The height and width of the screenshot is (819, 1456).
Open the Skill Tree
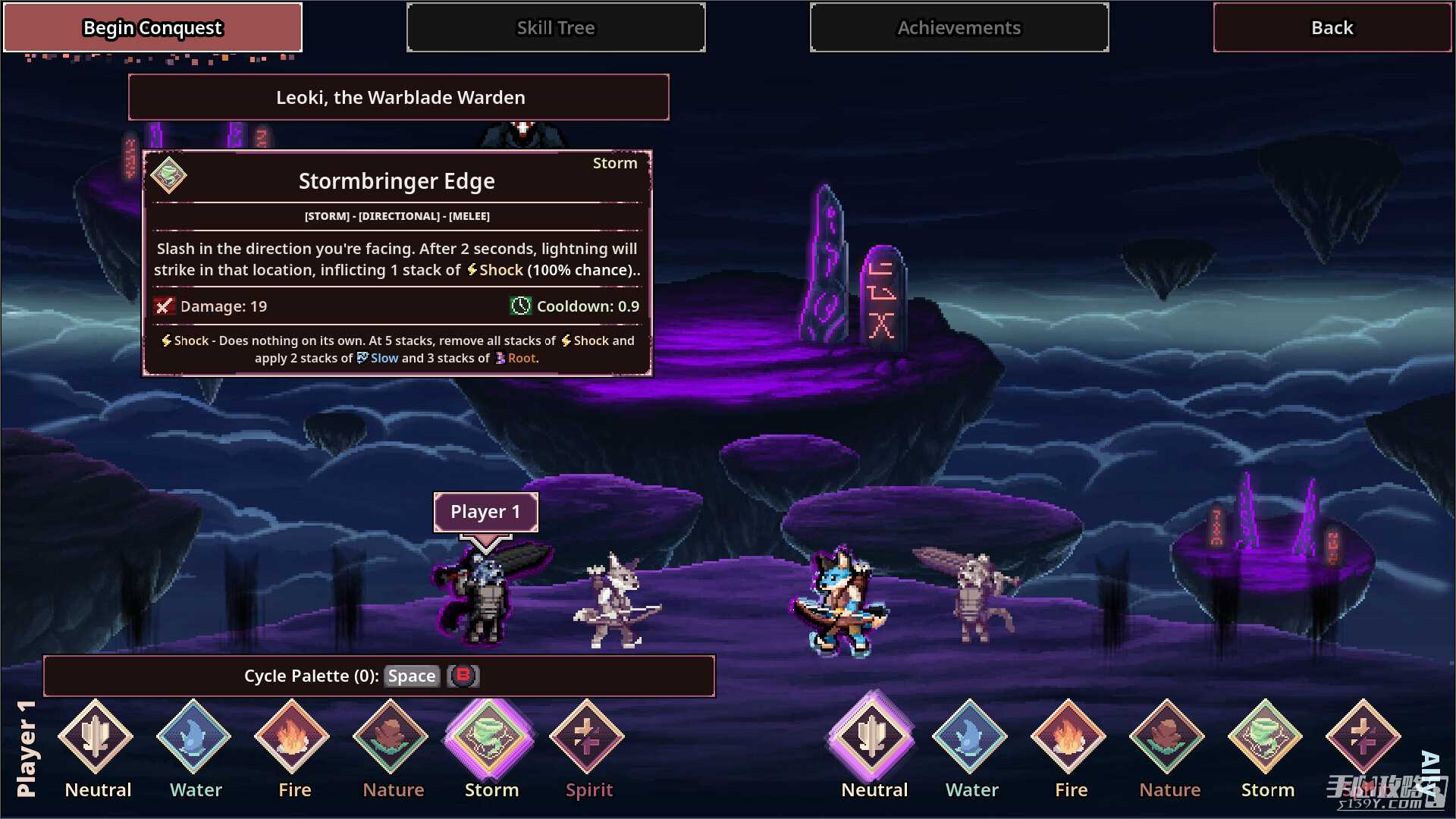556,28
